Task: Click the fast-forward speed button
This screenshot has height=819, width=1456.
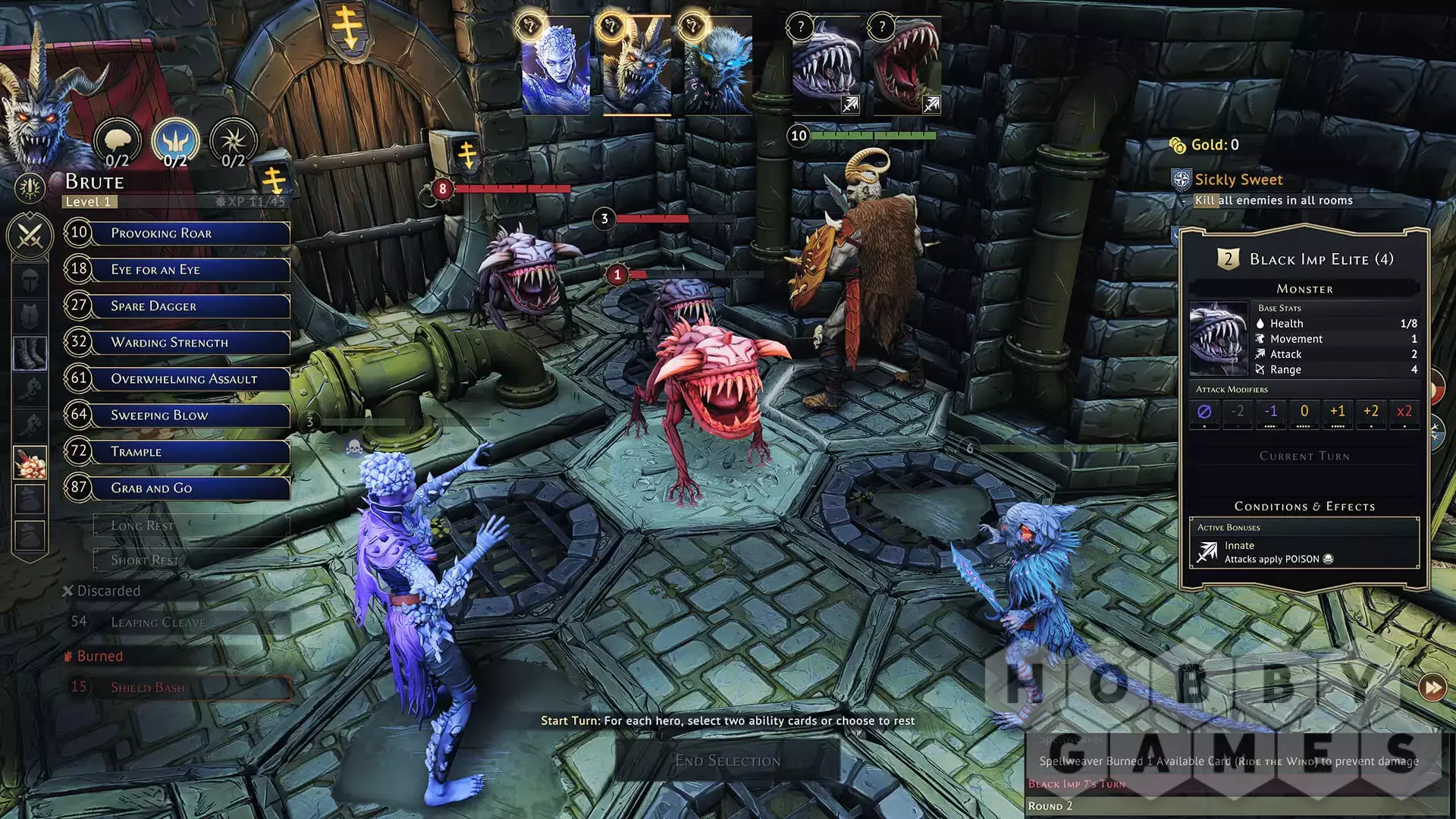Action: pos(1432,688)
